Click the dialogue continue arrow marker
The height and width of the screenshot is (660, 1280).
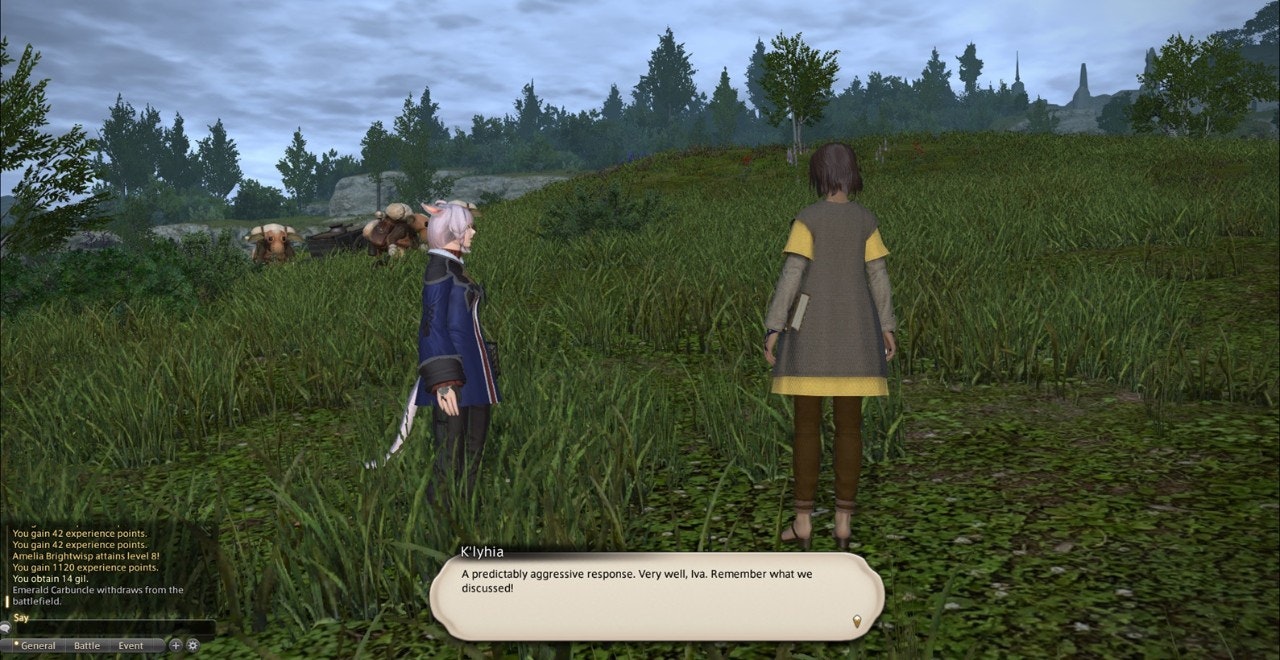pyautogui.click(x=856, y=622)
